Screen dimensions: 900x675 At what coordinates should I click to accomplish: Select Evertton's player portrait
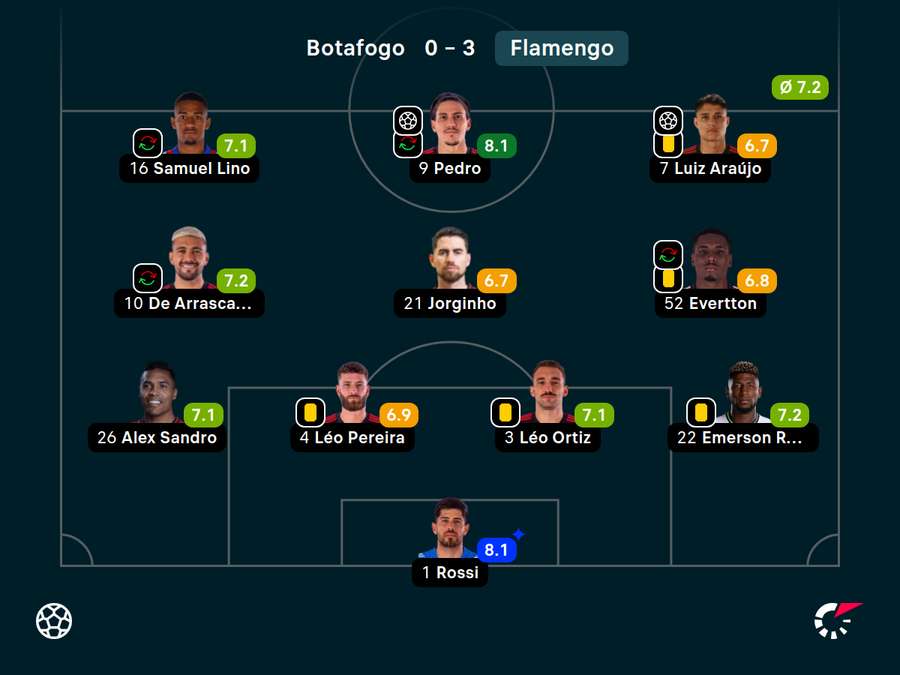coord(710,259)
